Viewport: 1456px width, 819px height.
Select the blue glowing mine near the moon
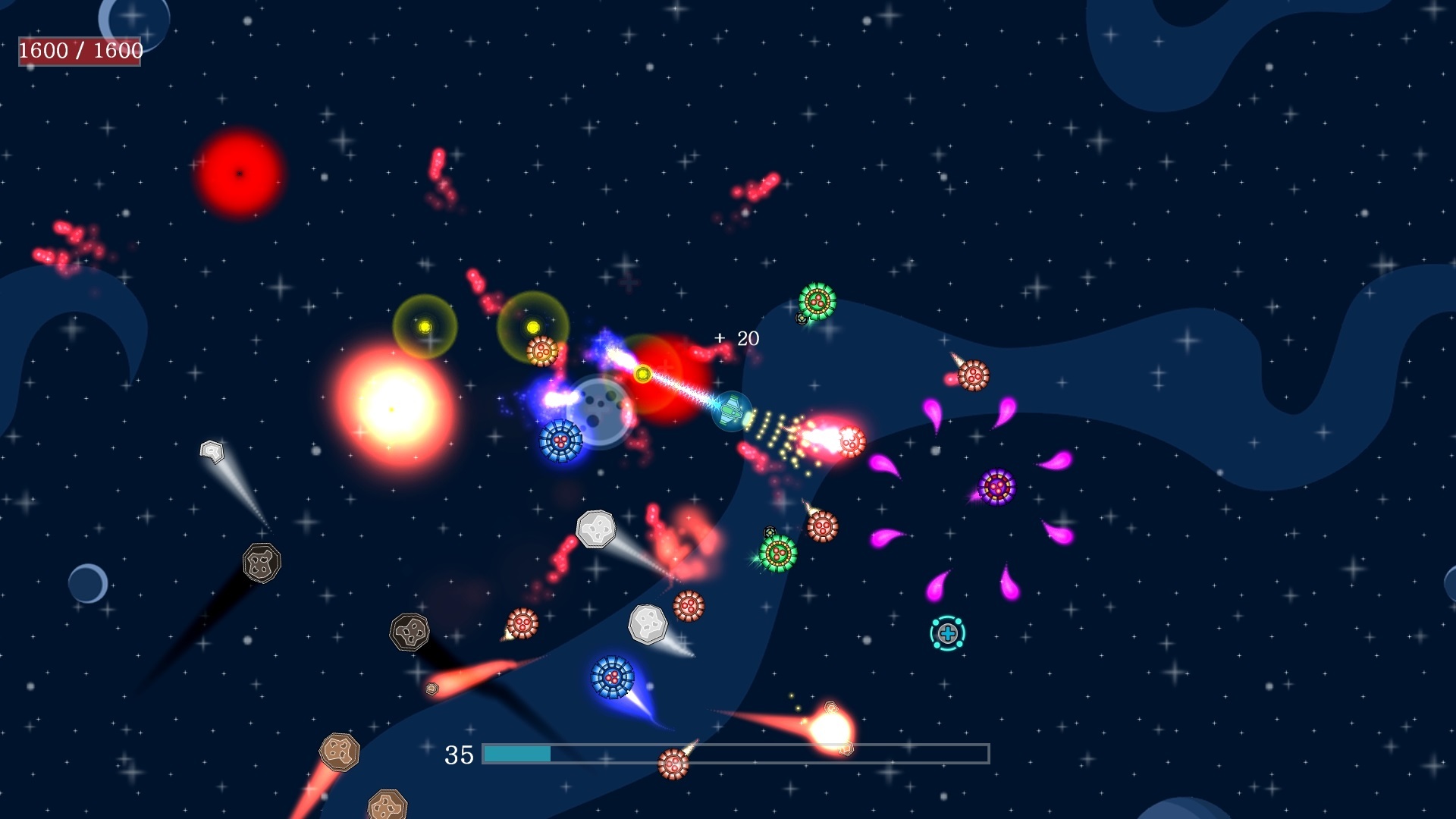pyautogui.click(x=562, y=440)
